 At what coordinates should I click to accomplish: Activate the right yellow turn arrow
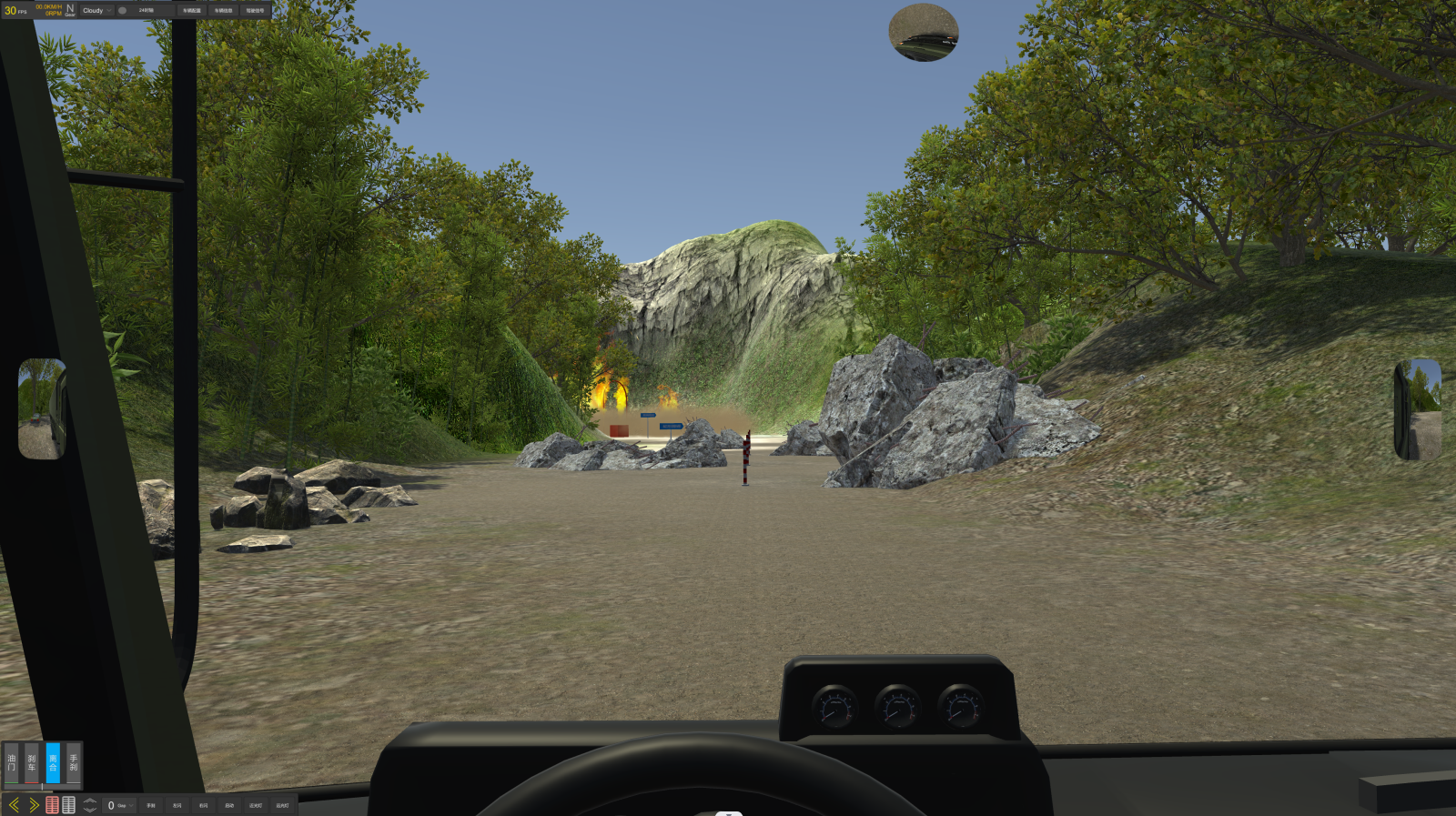pyautogui.click(x=34, y=805)
